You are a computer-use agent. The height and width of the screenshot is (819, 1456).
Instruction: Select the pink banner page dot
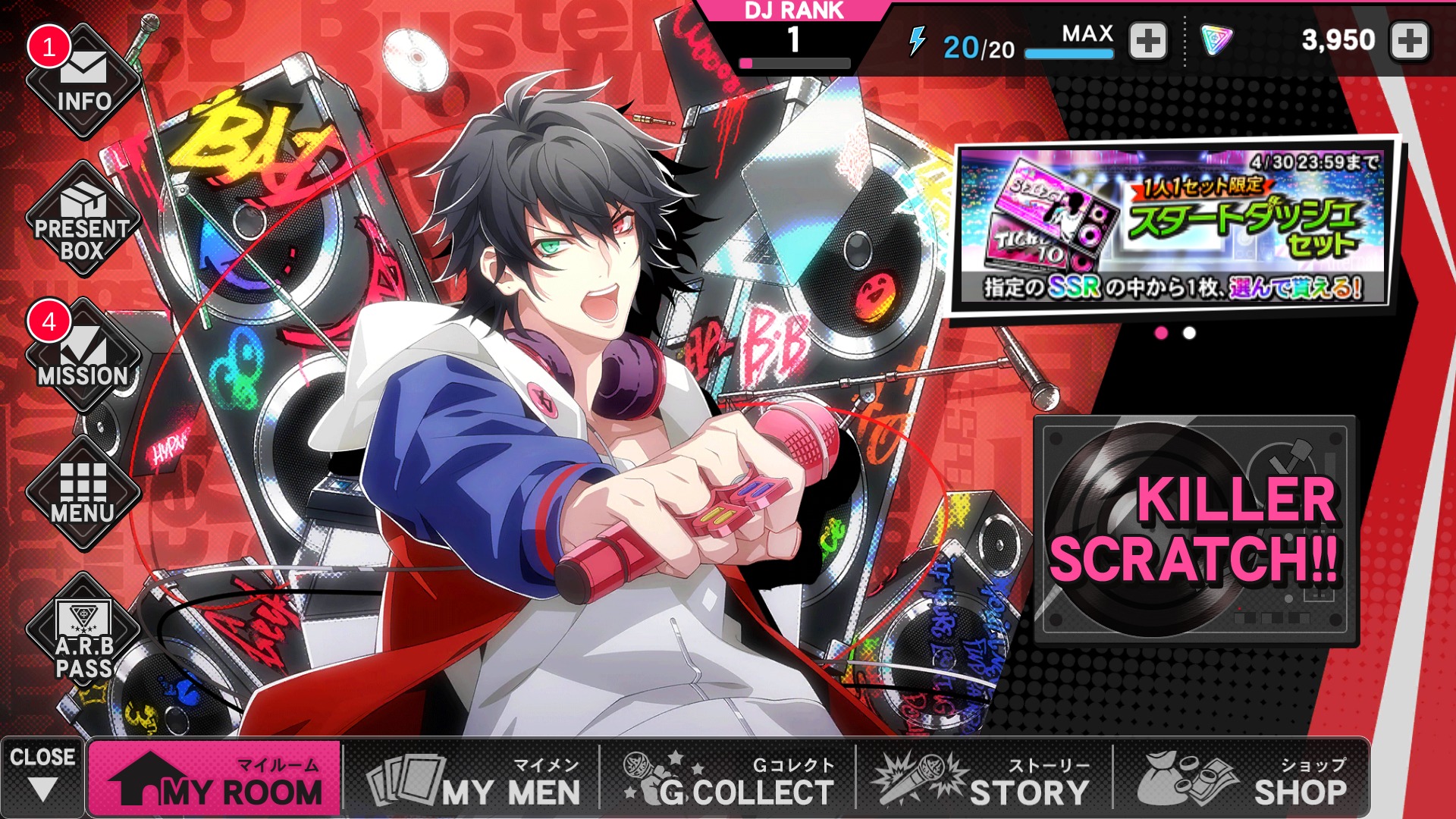point(1161,333)
